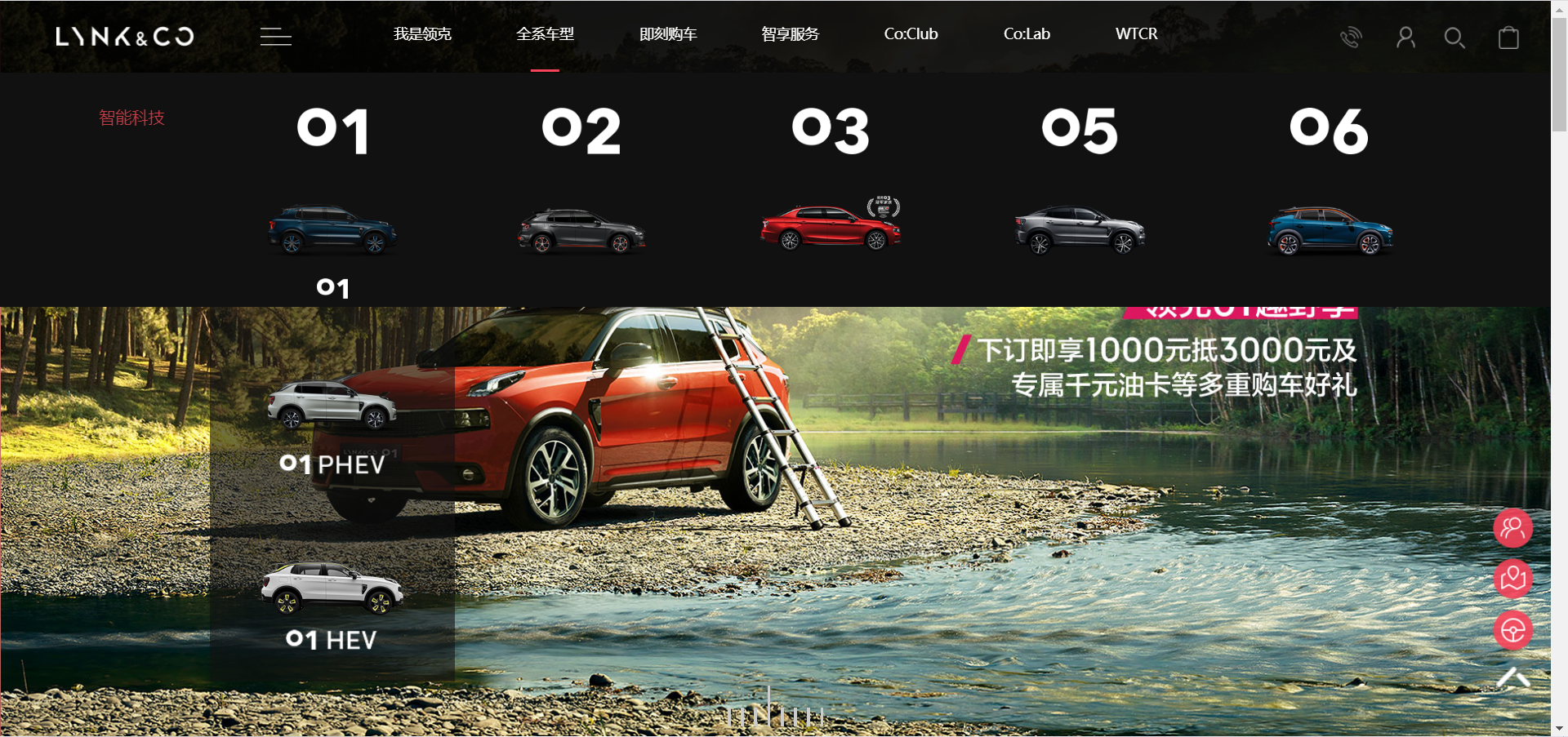The width and height of the screenshot is (1568, 737).
Task: Collapse panel using the upward chevron arrow
Action: click(1512, 677)
